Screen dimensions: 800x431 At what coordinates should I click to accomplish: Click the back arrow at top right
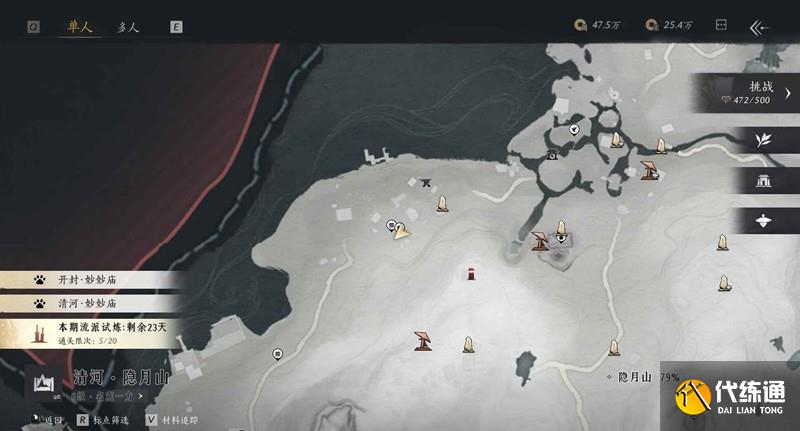(761, 28)
